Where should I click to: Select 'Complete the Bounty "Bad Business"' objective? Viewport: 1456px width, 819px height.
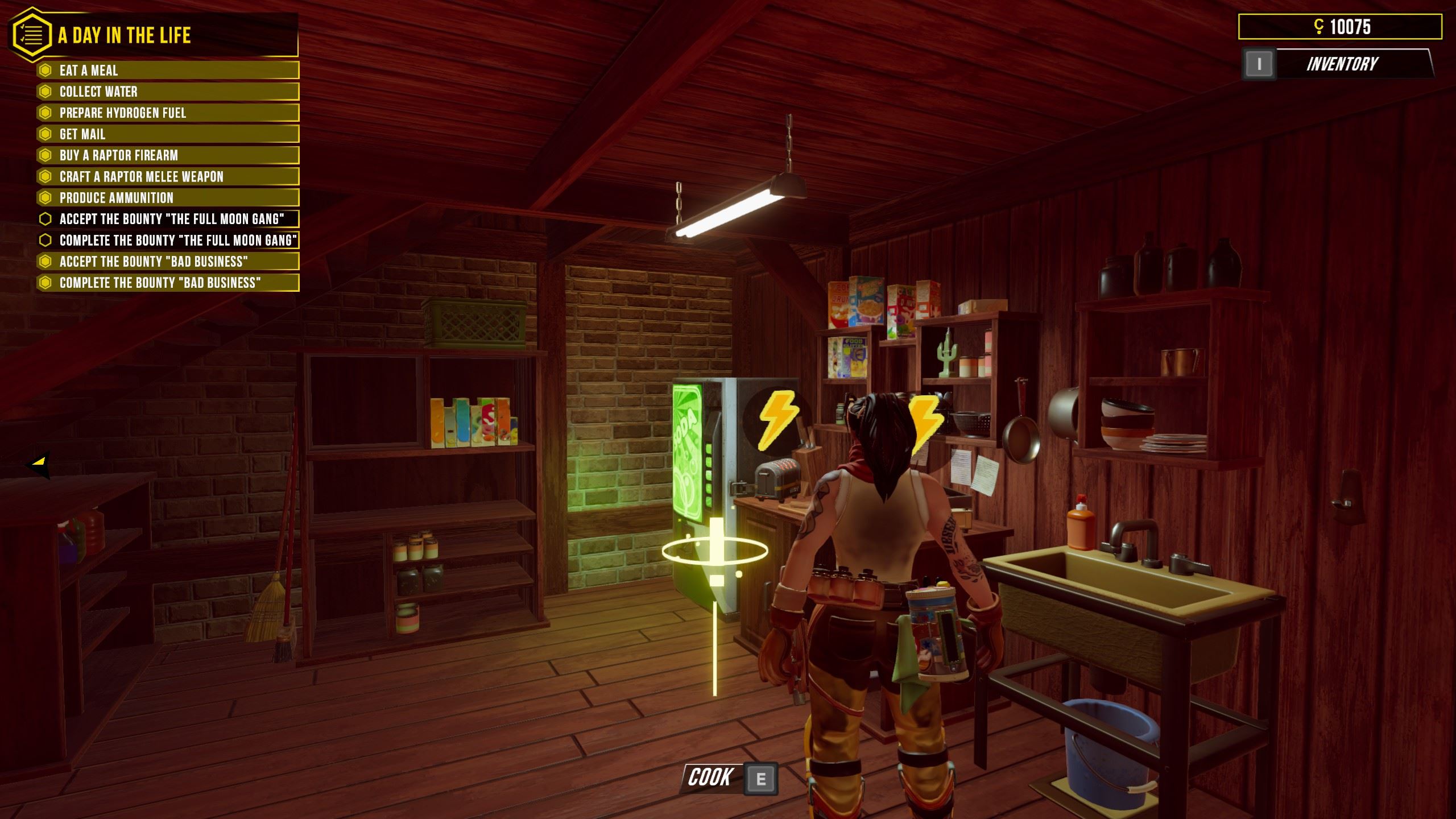pos(168,283)
